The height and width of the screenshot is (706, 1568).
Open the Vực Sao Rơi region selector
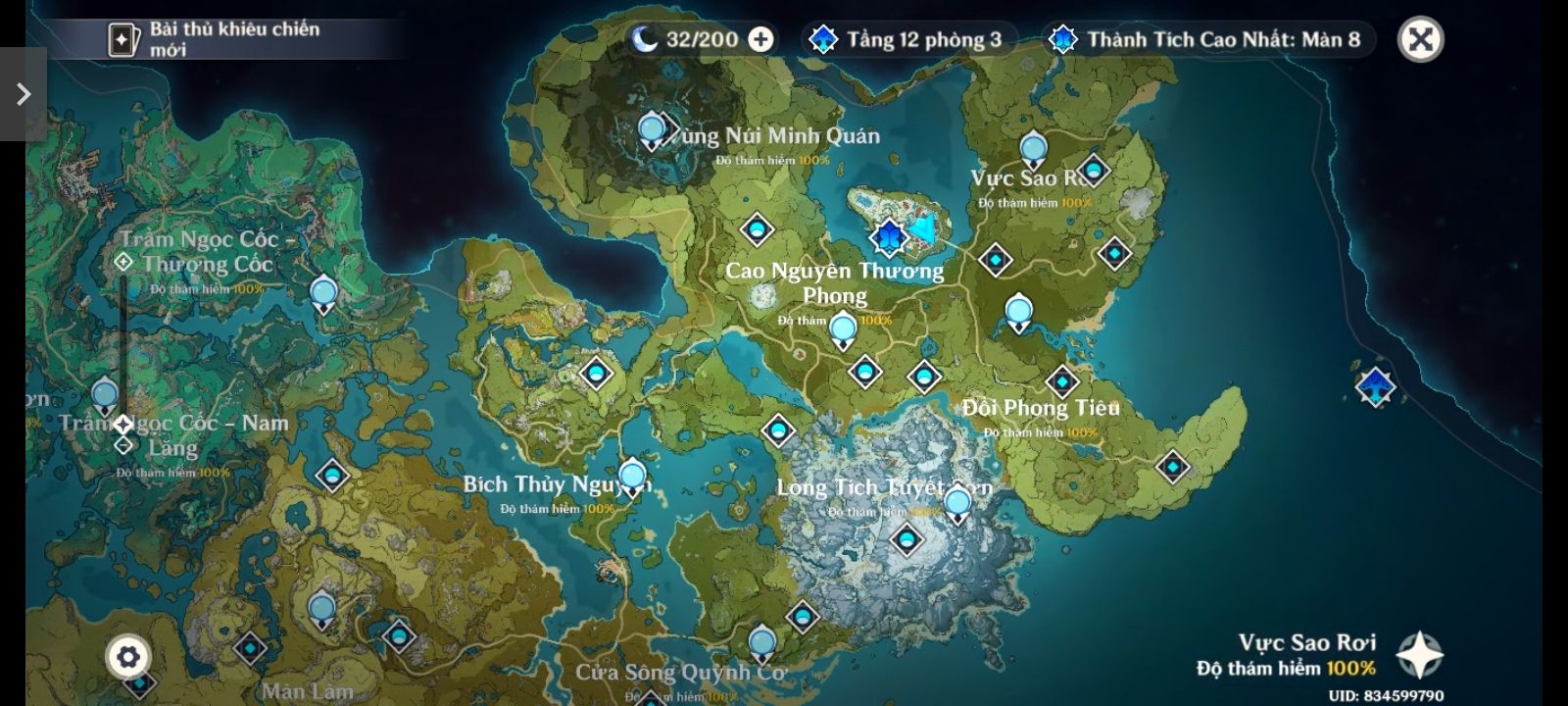1419,655
